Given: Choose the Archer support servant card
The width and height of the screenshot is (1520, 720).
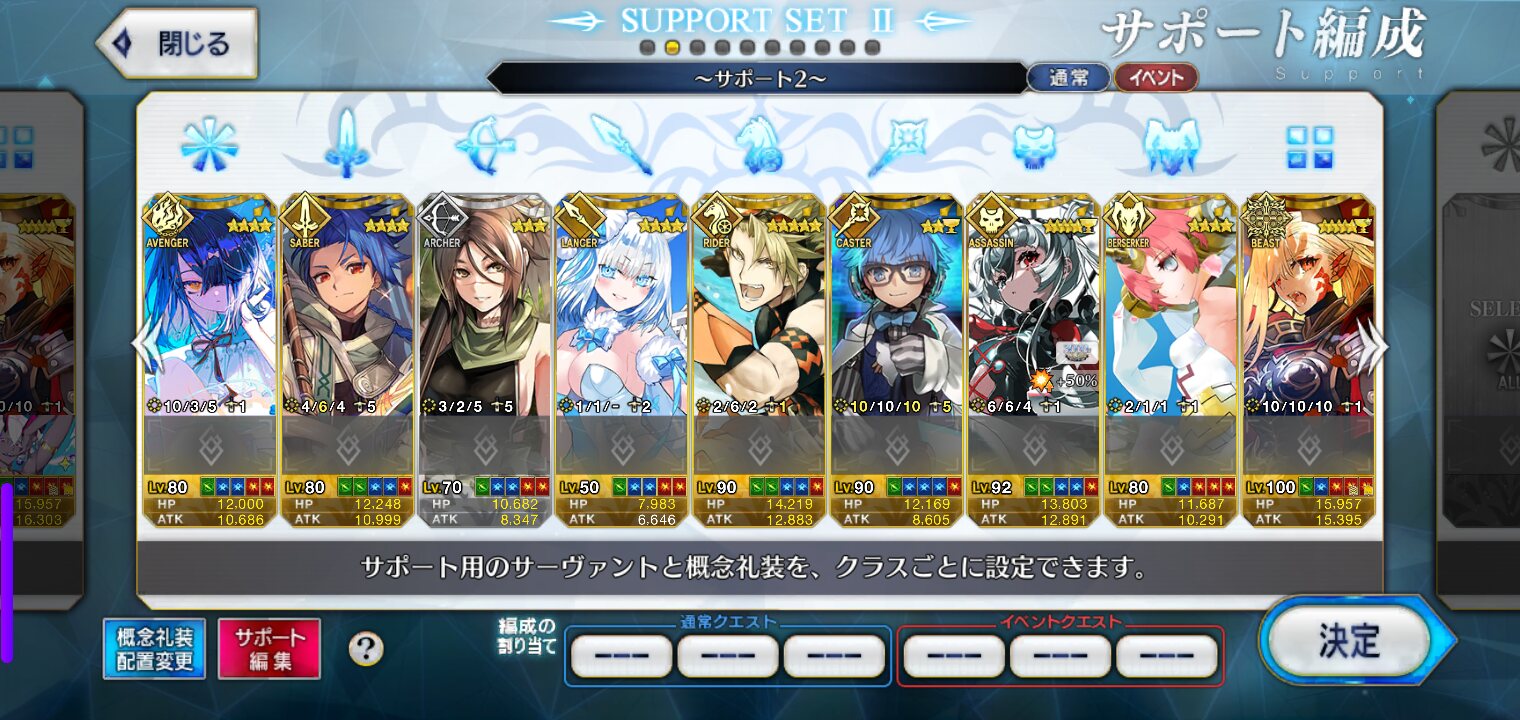Looking at the screenshot, I should pos(485,320).
